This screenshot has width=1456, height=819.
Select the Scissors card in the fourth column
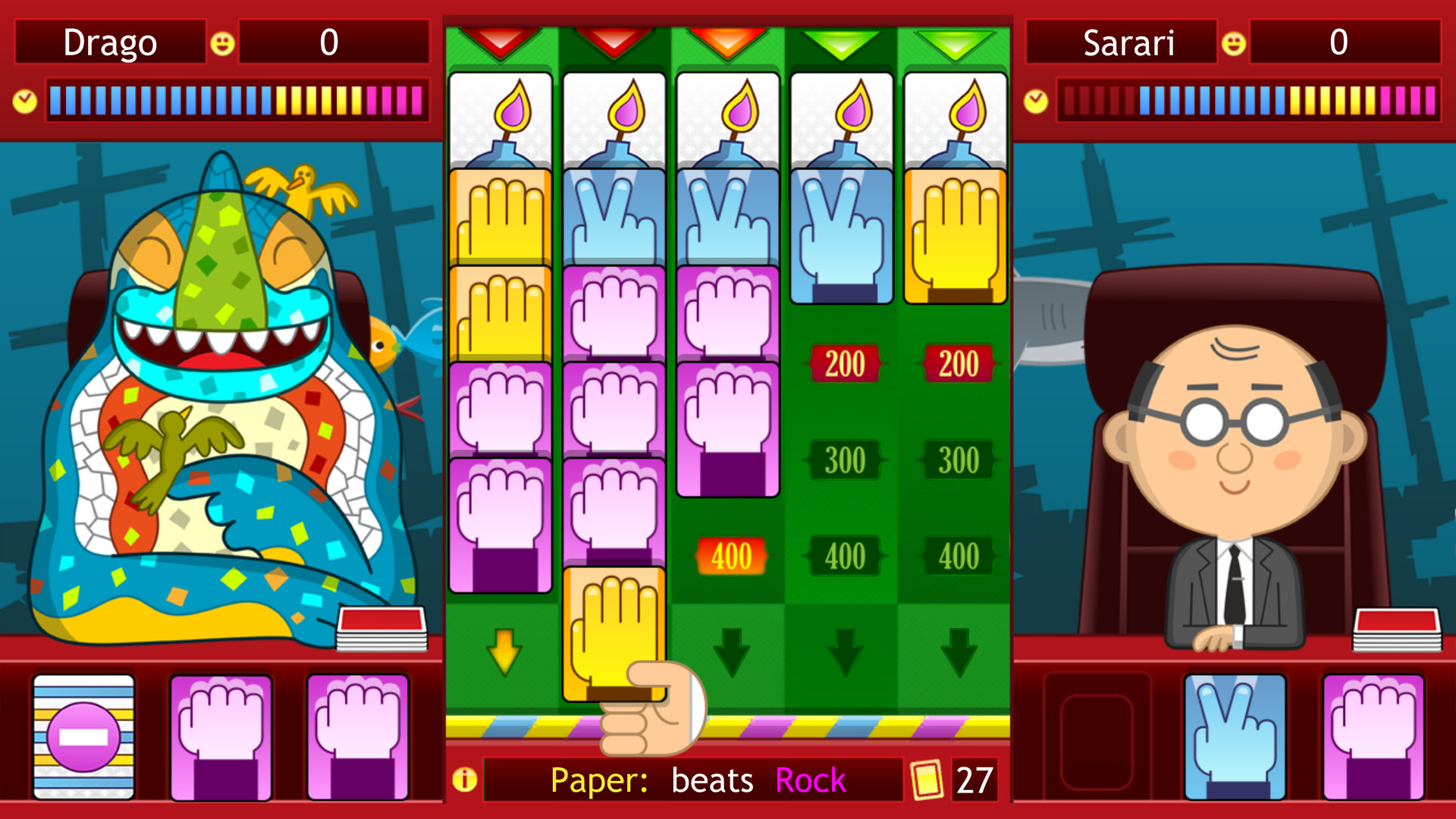(x=842, y=235)
